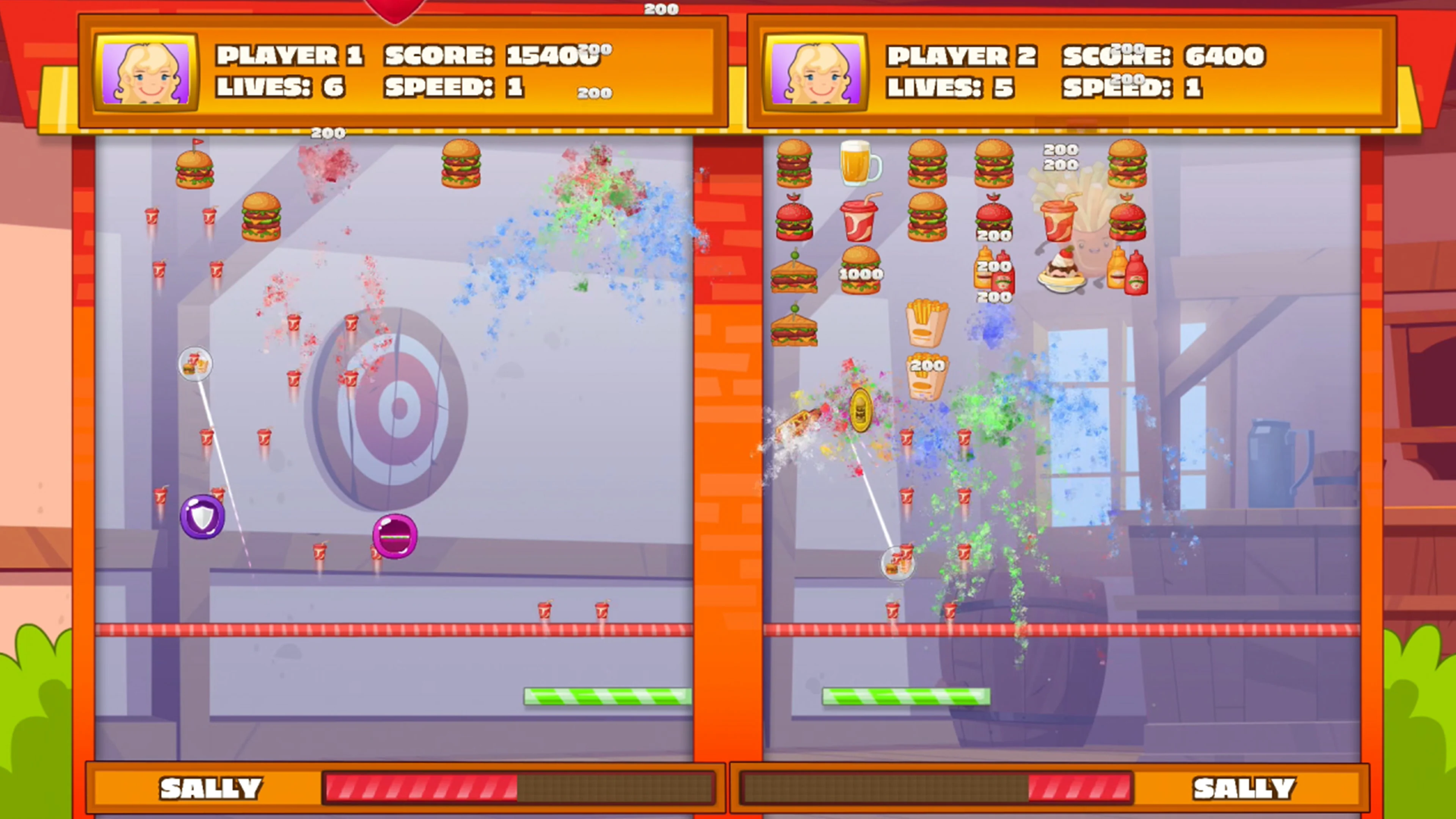Click the burger inside the falling bubble capsule

coord(195,364)
